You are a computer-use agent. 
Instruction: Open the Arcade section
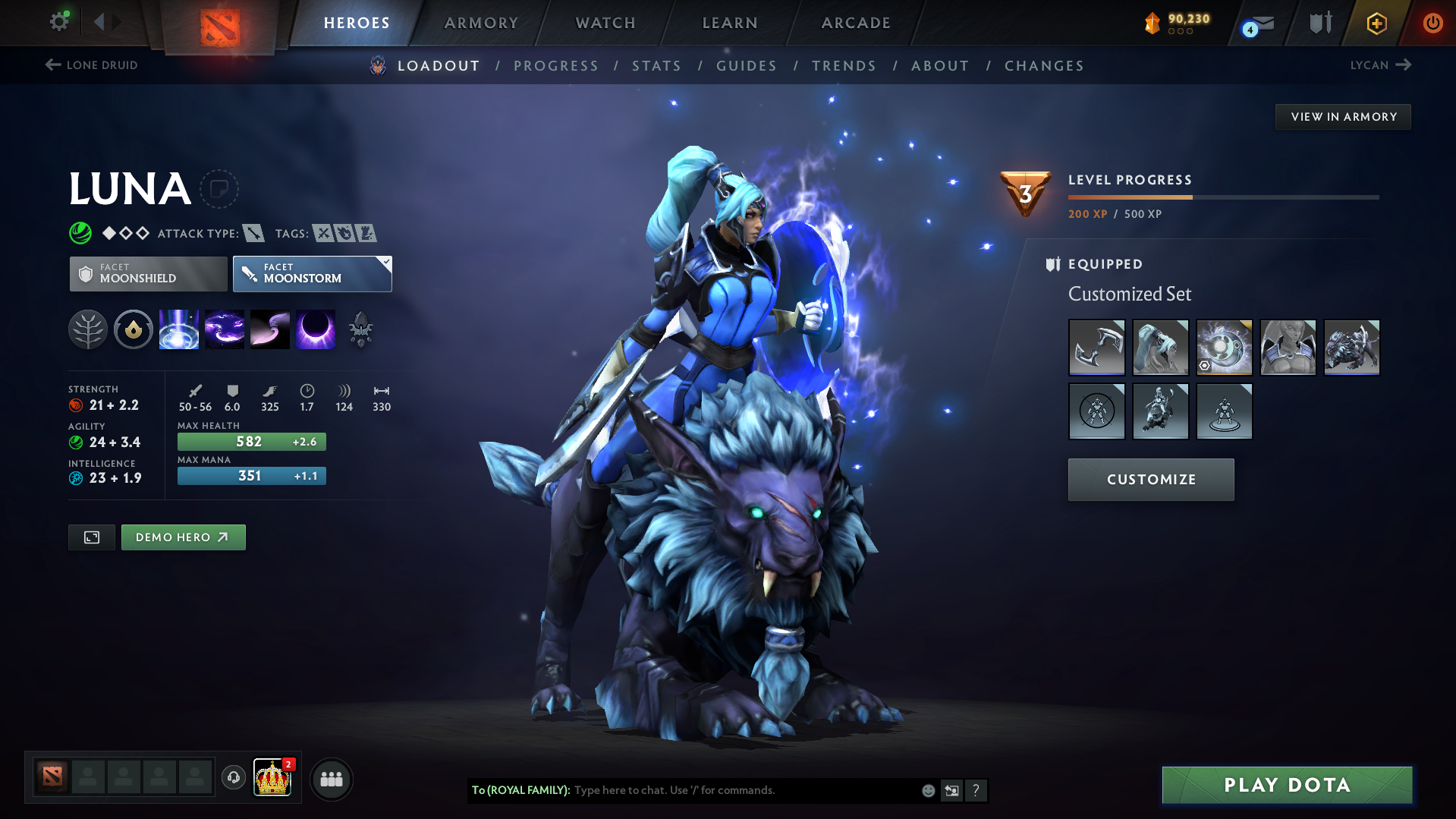click(x=856, y=23)
